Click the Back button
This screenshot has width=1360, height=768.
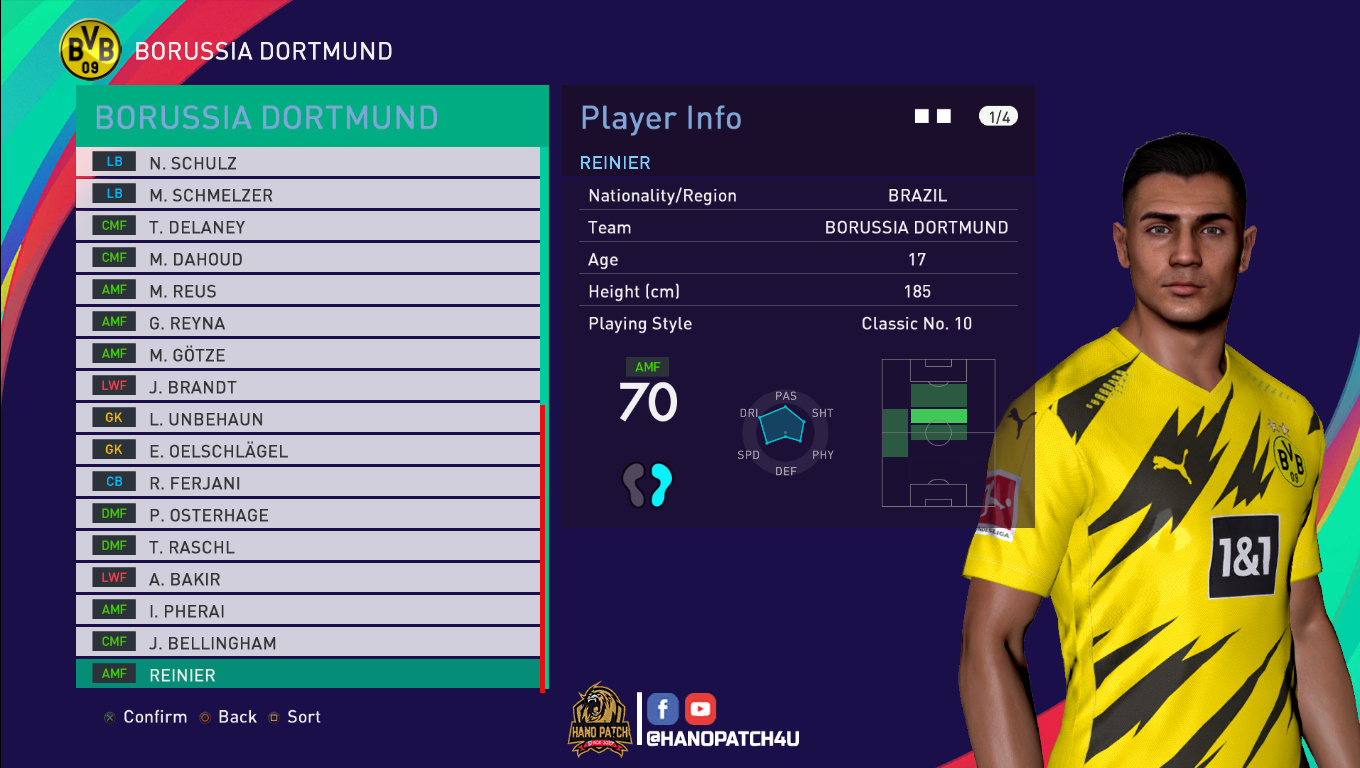tap(236, 716)
